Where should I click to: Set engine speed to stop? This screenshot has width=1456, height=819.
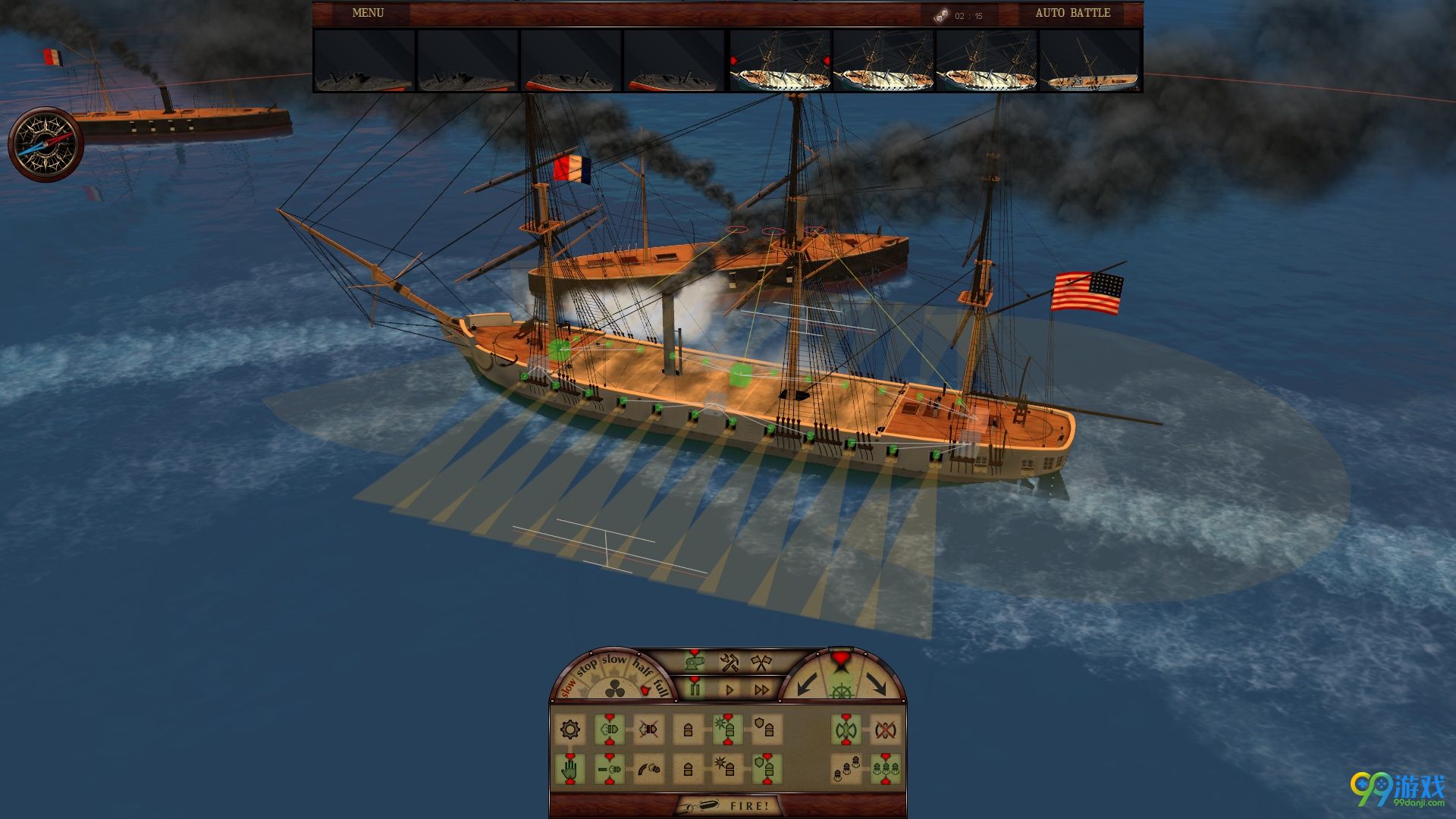tap(586, 668)
